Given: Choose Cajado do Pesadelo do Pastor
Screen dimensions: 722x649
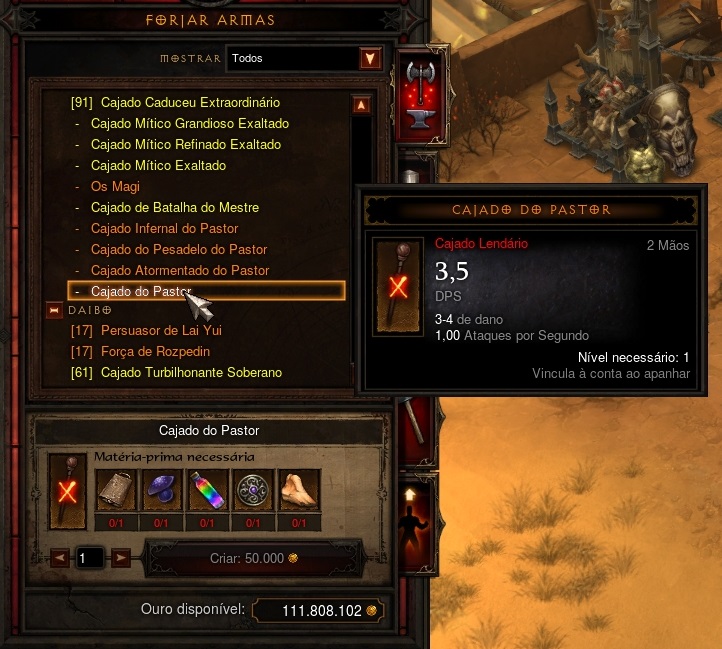Looking at the screenshot, I should pos(178,250).
